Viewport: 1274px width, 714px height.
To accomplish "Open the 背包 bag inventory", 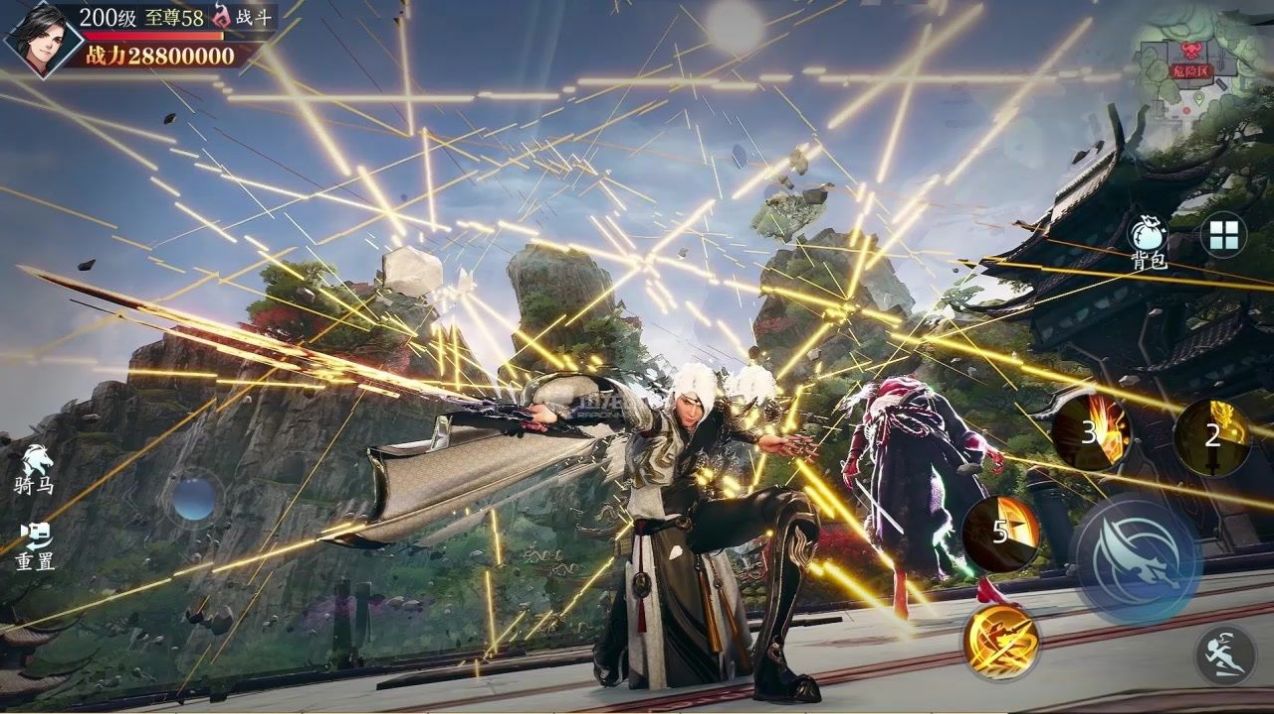I will tap(1149, 241).
